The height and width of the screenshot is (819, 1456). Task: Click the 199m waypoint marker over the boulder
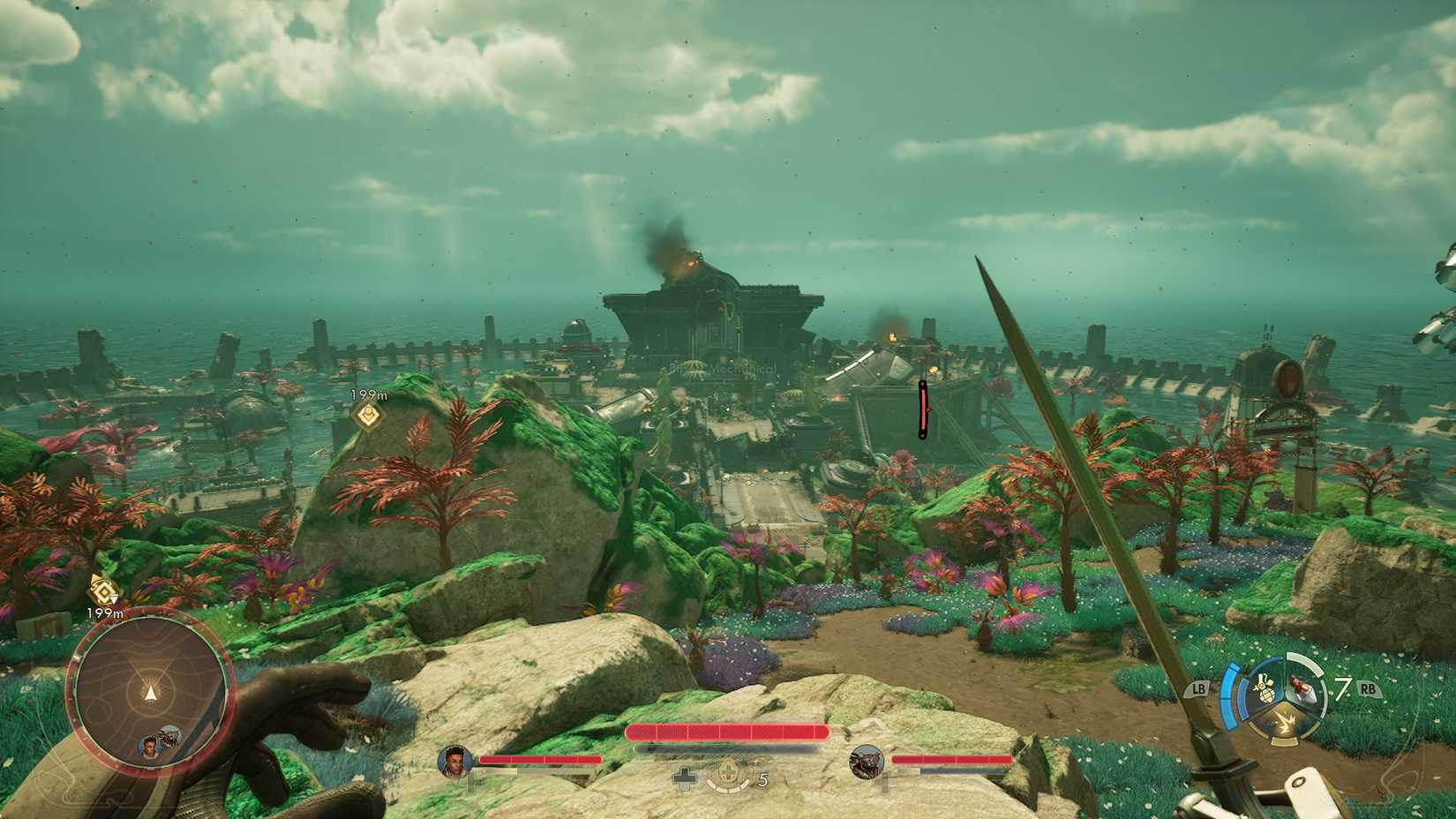368,414
